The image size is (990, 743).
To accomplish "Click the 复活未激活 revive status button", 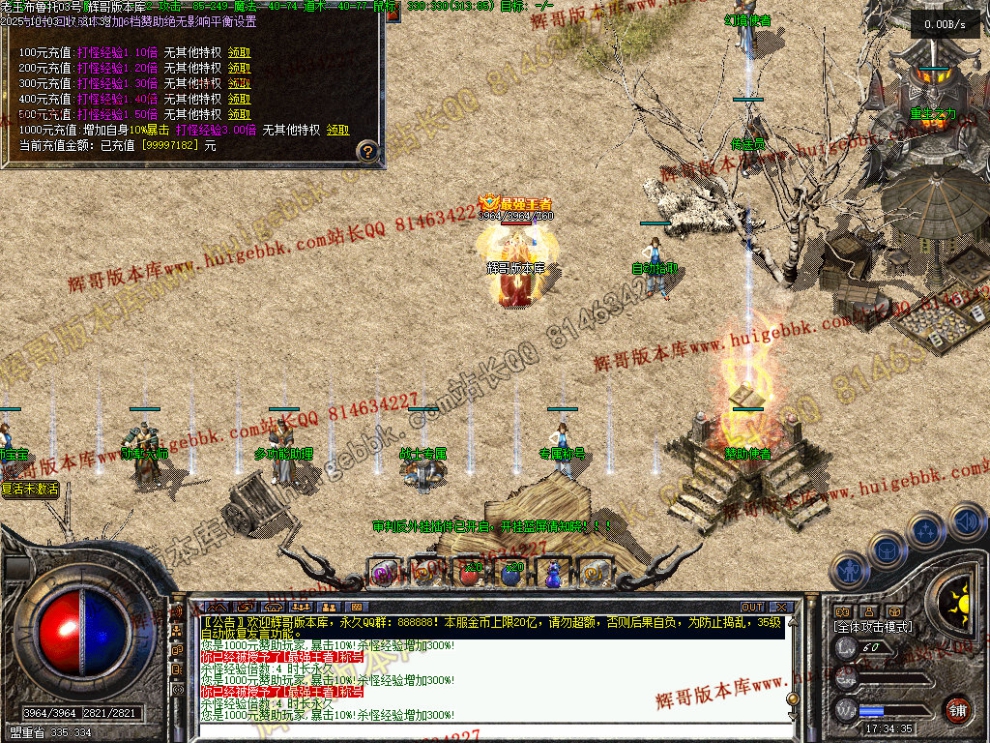I will coord(30,490).
